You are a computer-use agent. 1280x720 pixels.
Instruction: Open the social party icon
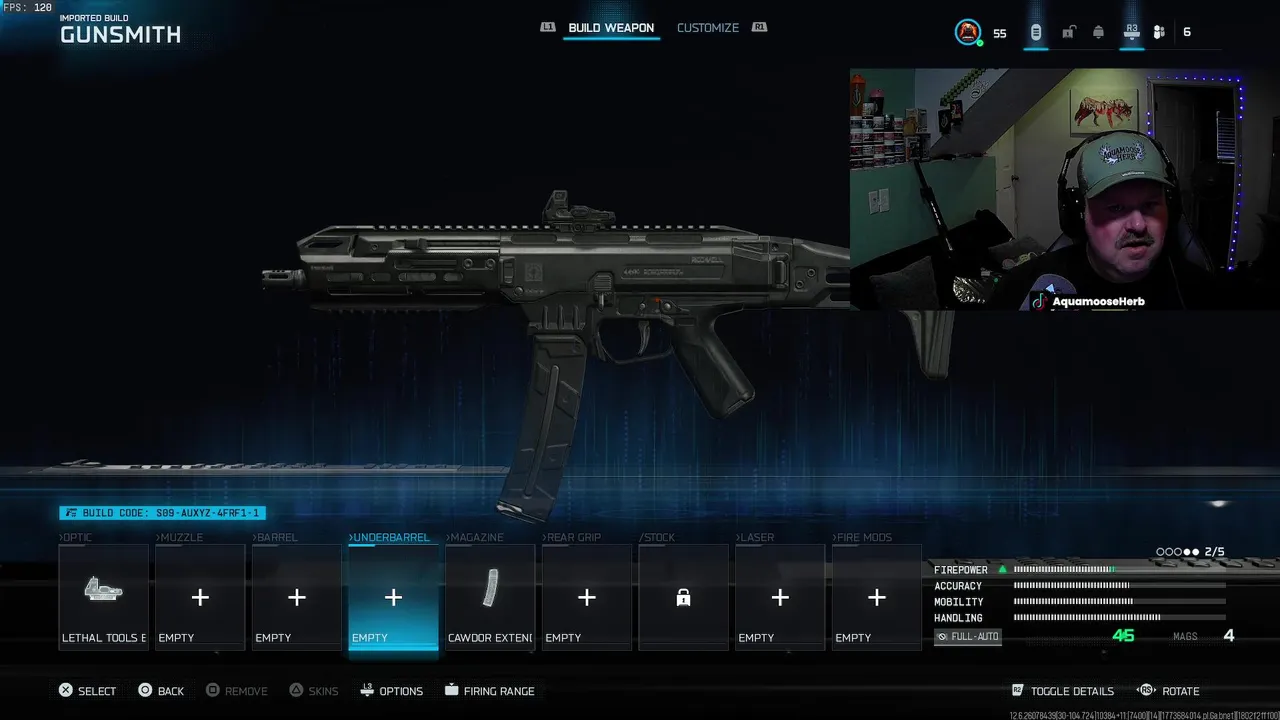(x=1159, y=32)
